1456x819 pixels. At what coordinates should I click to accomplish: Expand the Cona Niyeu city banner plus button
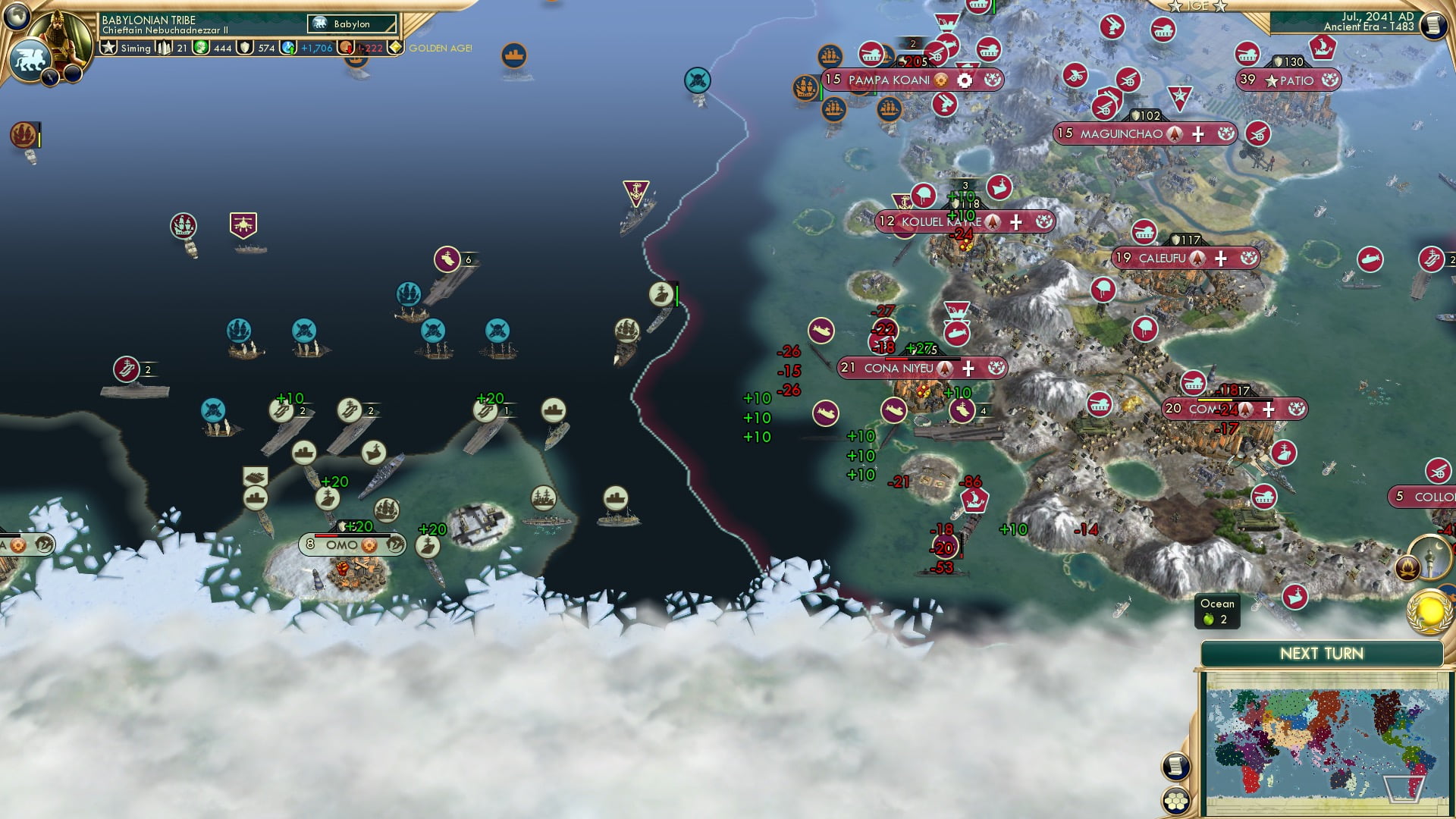click(x=968, y=369)
